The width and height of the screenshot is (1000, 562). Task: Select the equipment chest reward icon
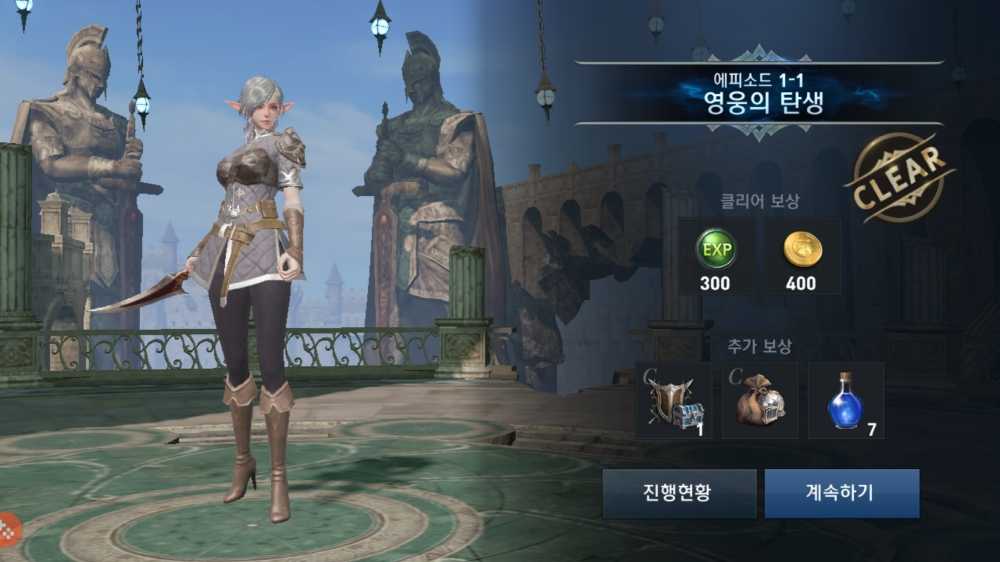673,401
